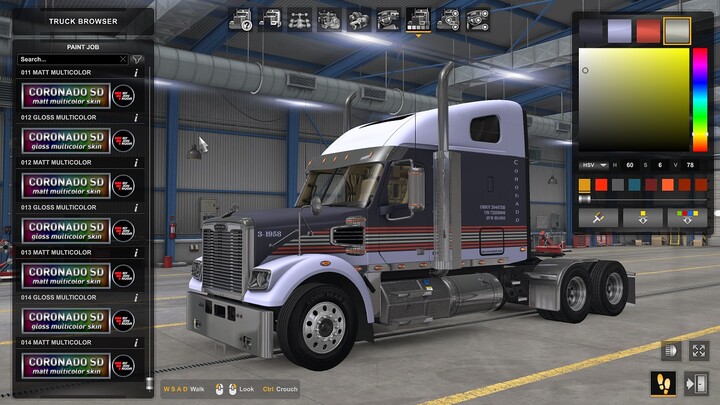The width and height of the screenshot is (720, 405).
Task: Pick the 013 Gloss Multicolor paint job
Action: tap(77, 230)
